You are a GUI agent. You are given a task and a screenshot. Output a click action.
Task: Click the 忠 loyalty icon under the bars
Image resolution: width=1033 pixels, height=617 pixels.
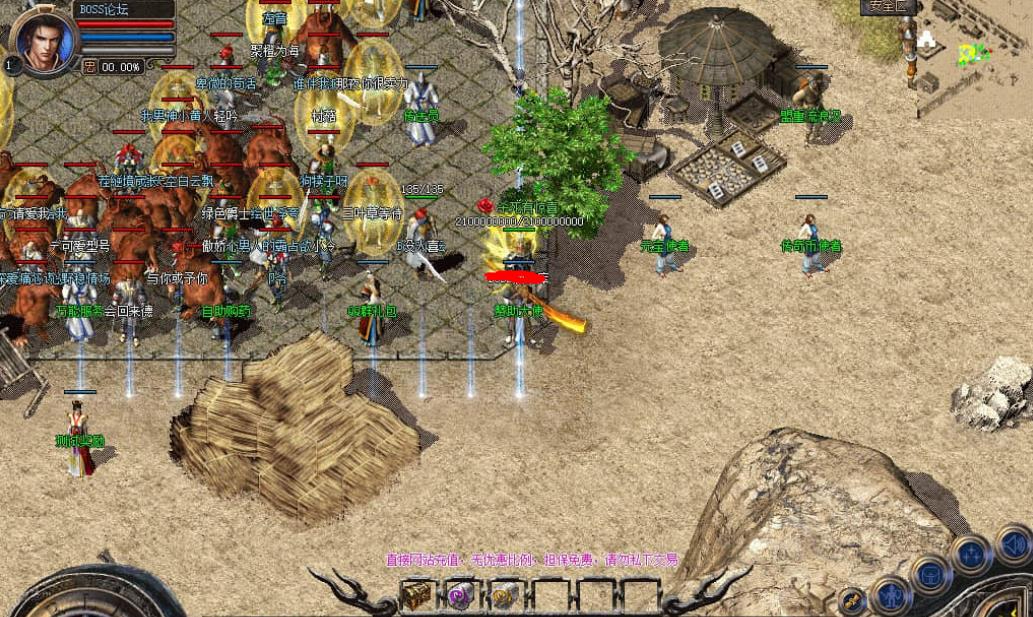point(90,67)
